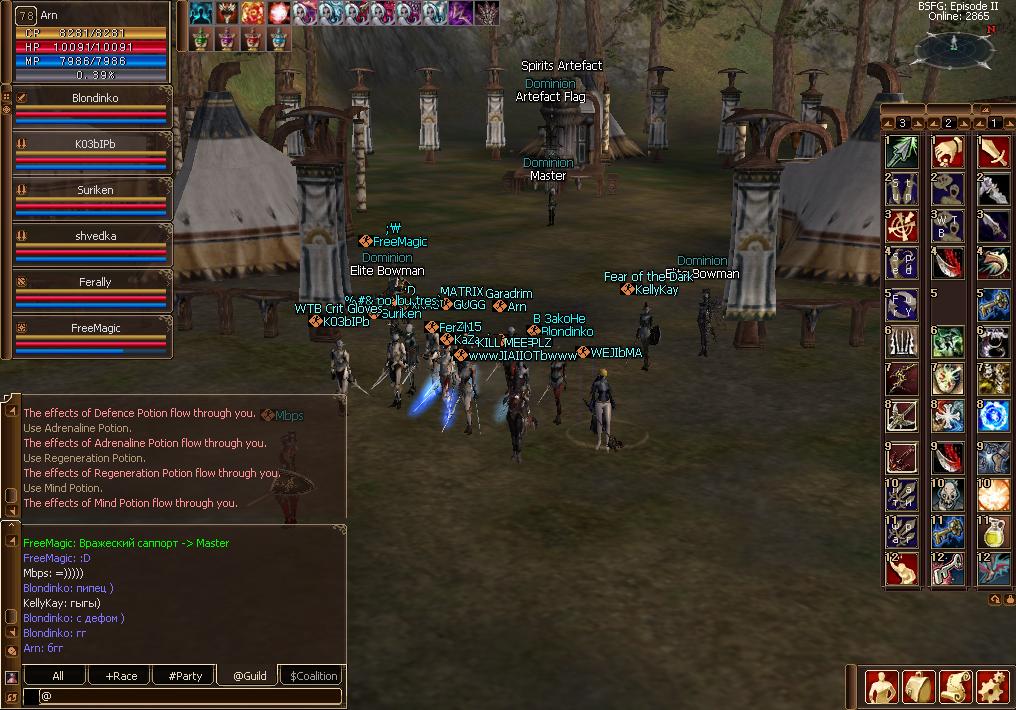Switch chat to the $Coalition tab

point(314,676)
